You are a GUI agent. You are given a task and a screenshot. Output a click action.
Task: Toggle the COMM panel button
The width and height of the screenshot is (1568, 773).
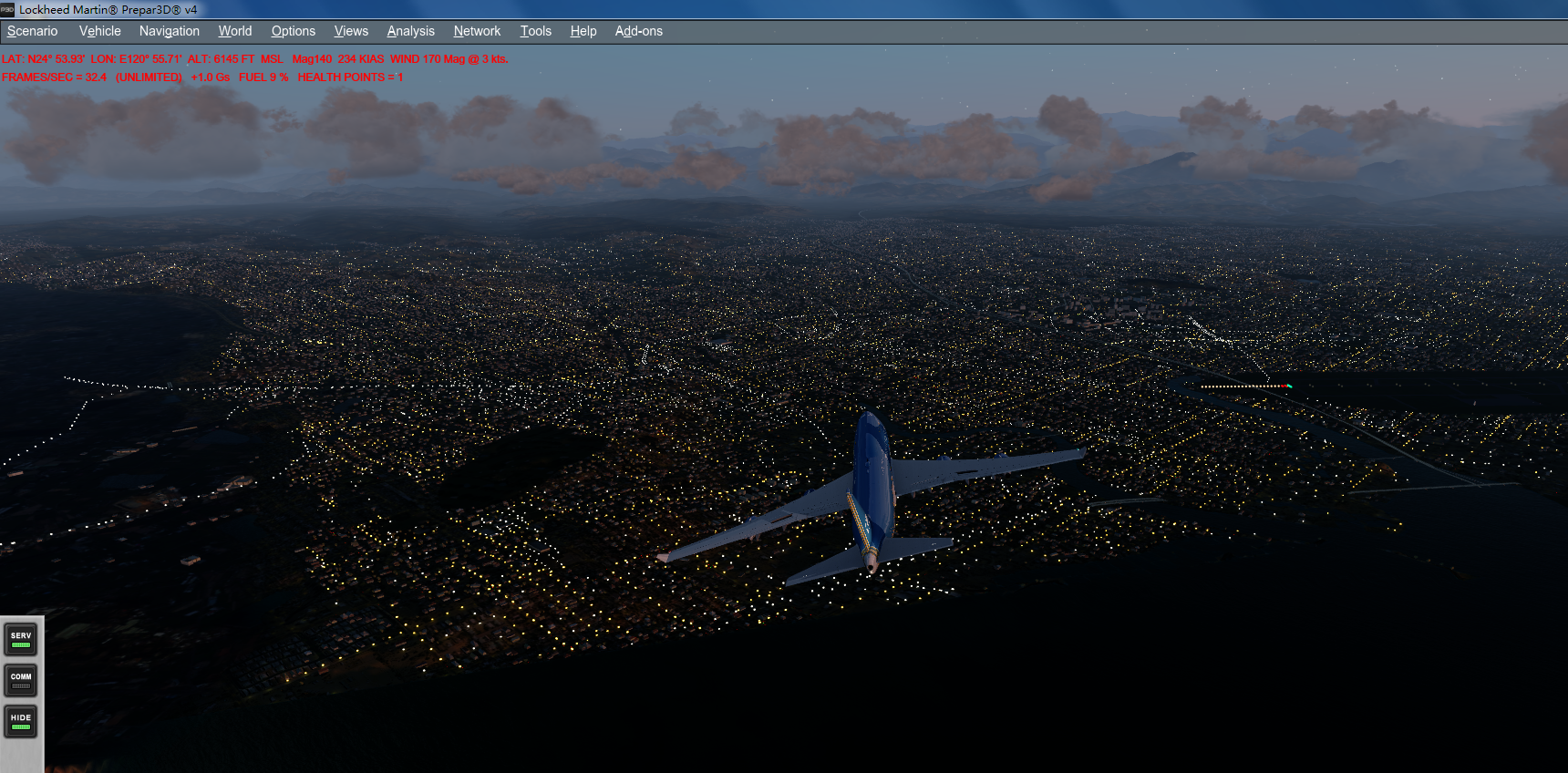(x=20, y=680)
